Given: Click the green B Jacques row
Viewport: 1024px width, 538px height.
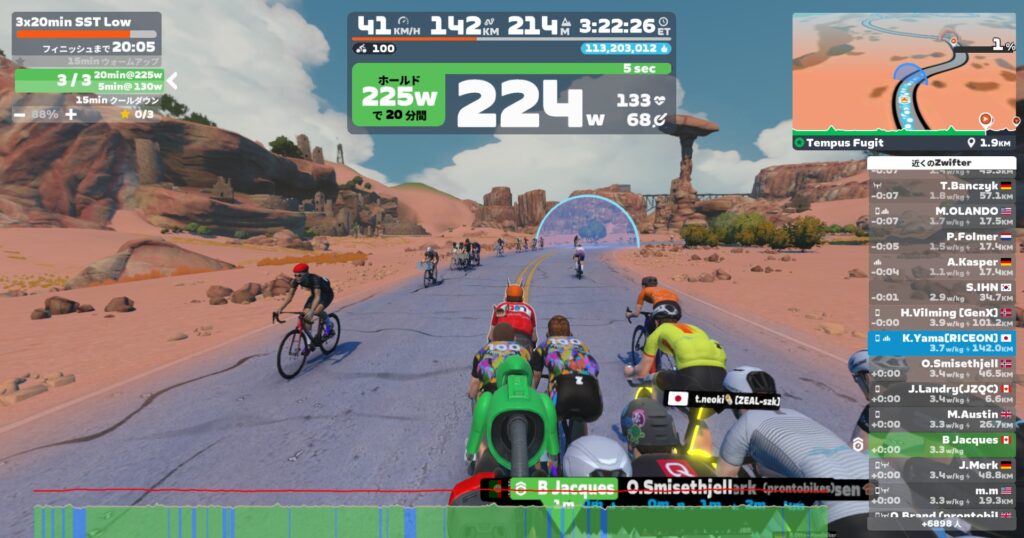Looking at the screenshot, I should [941, 445].
